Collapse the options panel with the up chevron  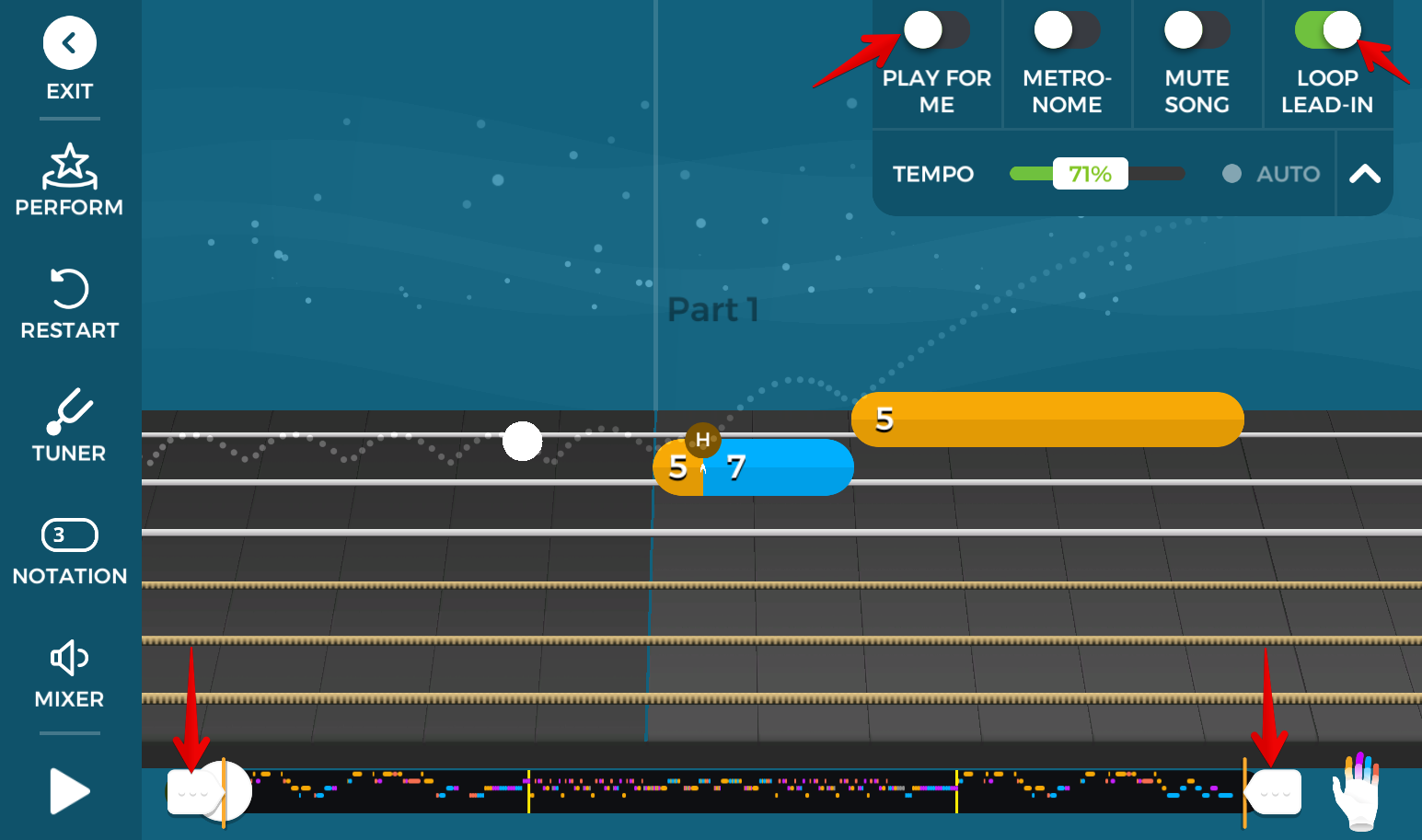[1364, 174]
